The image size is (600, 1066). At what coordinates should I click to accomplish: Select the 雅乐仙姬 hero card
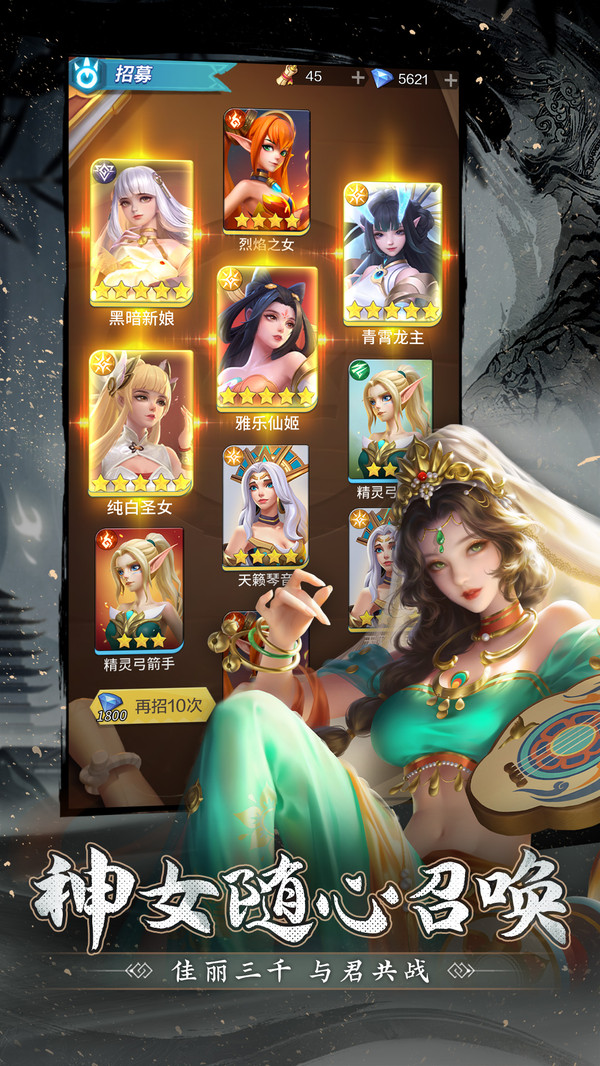(x=267, y=340)
